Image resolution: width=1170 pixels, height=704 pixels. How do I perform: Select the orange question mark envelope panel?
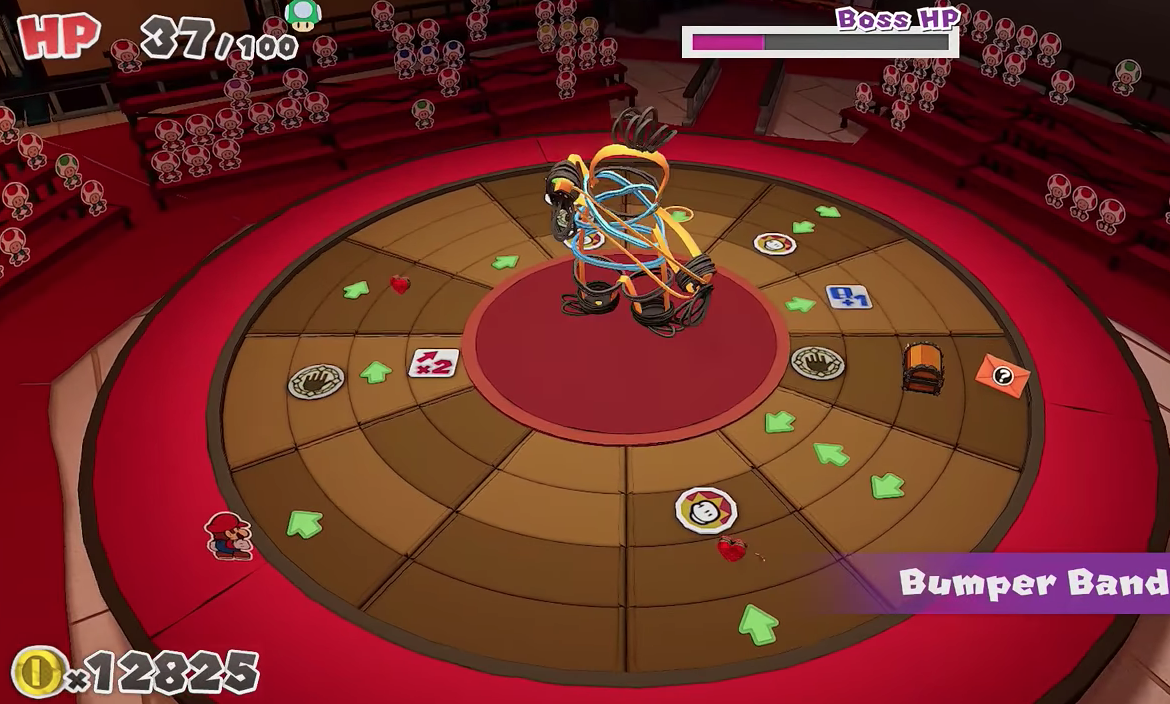point(1002,376)
